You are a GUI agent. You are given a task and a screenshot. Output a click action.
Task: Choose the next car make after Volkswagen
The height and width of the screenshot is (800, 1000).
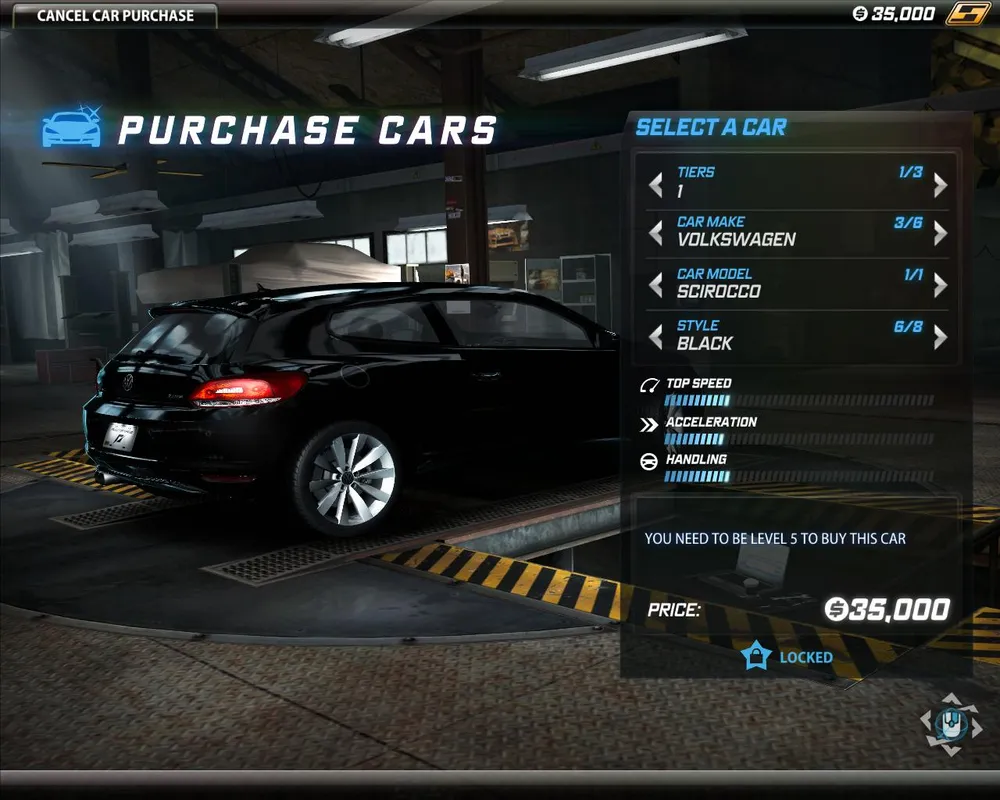coord(940,233)
